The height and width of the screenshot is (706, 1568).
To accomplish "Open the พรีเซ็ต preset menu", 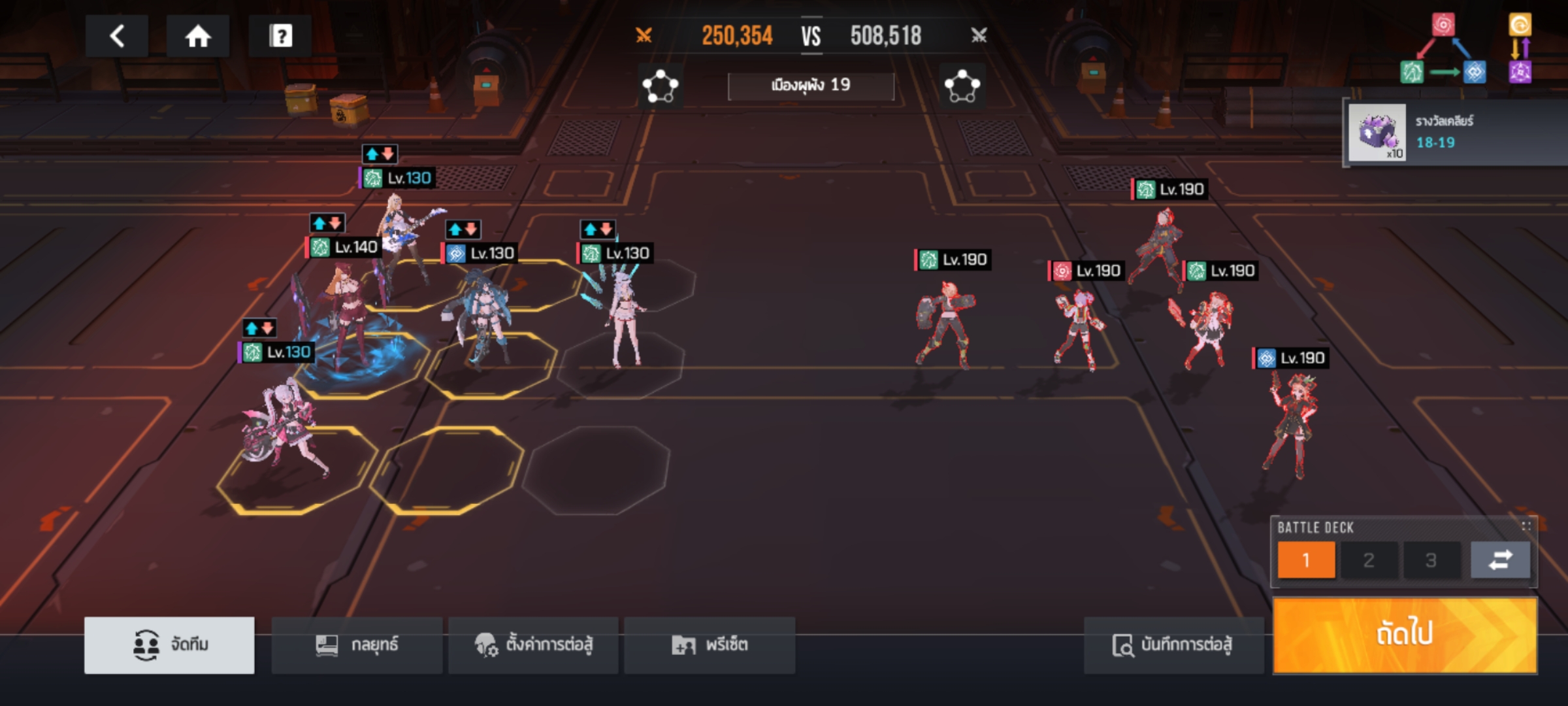I will [710, 645].
